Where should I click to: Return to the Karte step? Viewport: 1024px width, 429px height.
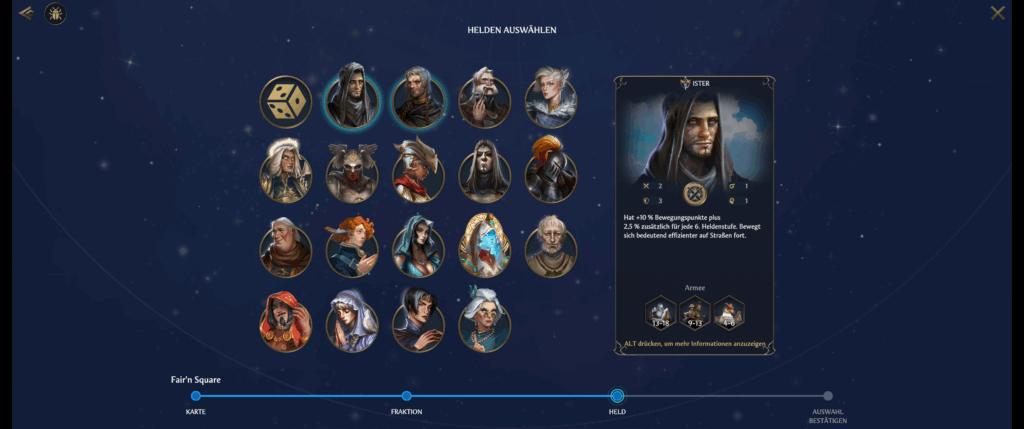coord(196,396)
